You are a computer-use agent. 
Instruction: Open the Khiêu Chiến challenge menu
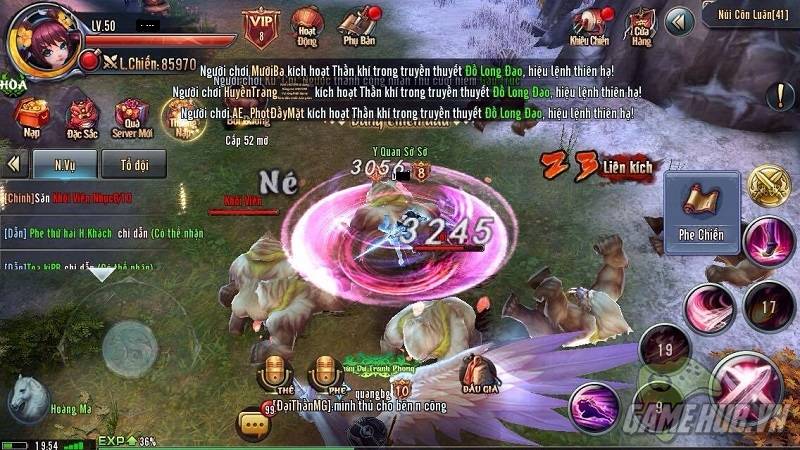[x=589, y=25]
